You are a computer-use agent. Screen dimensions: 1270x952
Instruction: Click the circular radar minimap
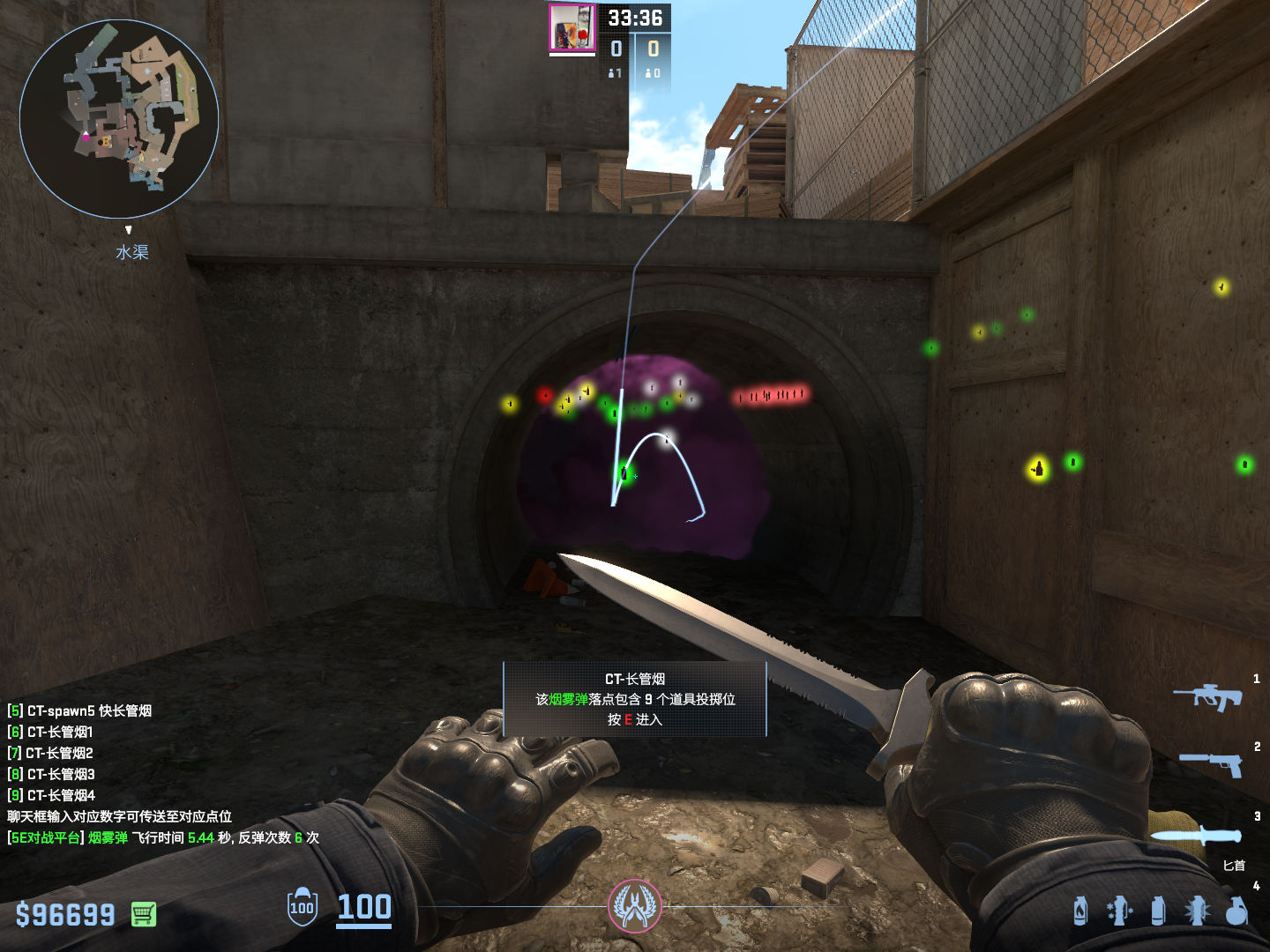click(119, 119)
